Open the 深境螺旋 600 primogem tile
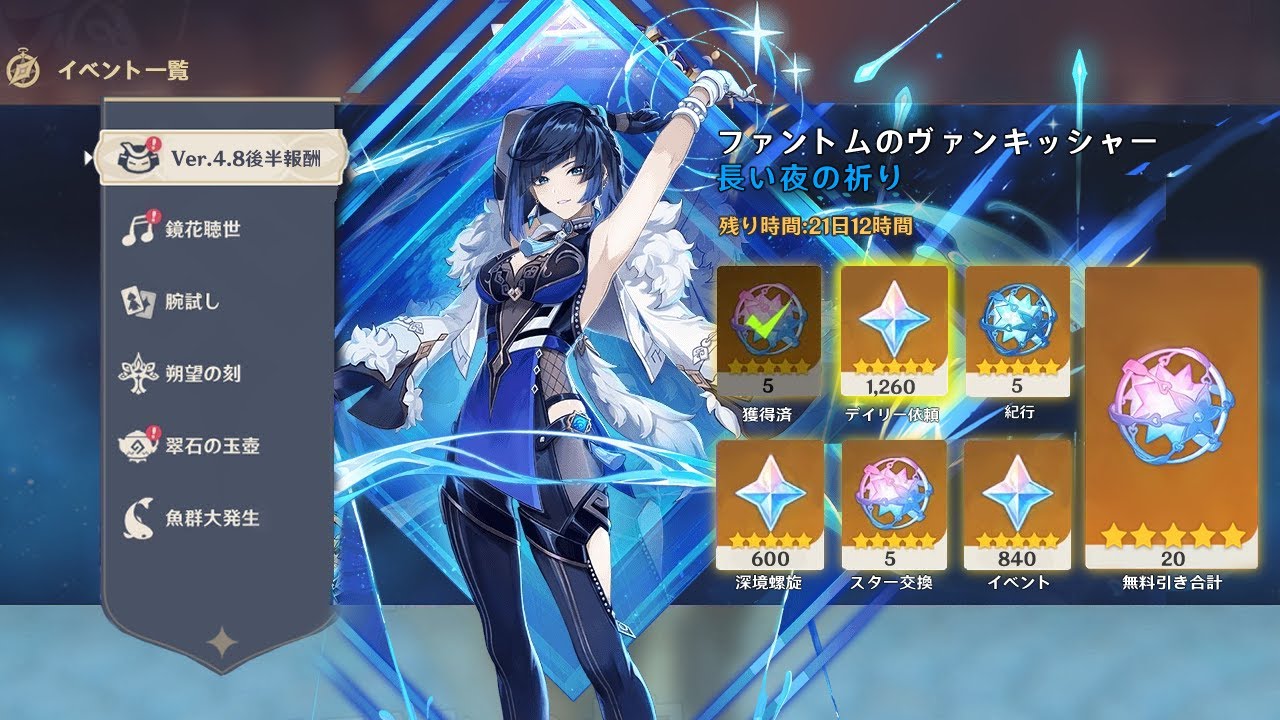This screenshot has width=1280, height=720. coord(769,506)
